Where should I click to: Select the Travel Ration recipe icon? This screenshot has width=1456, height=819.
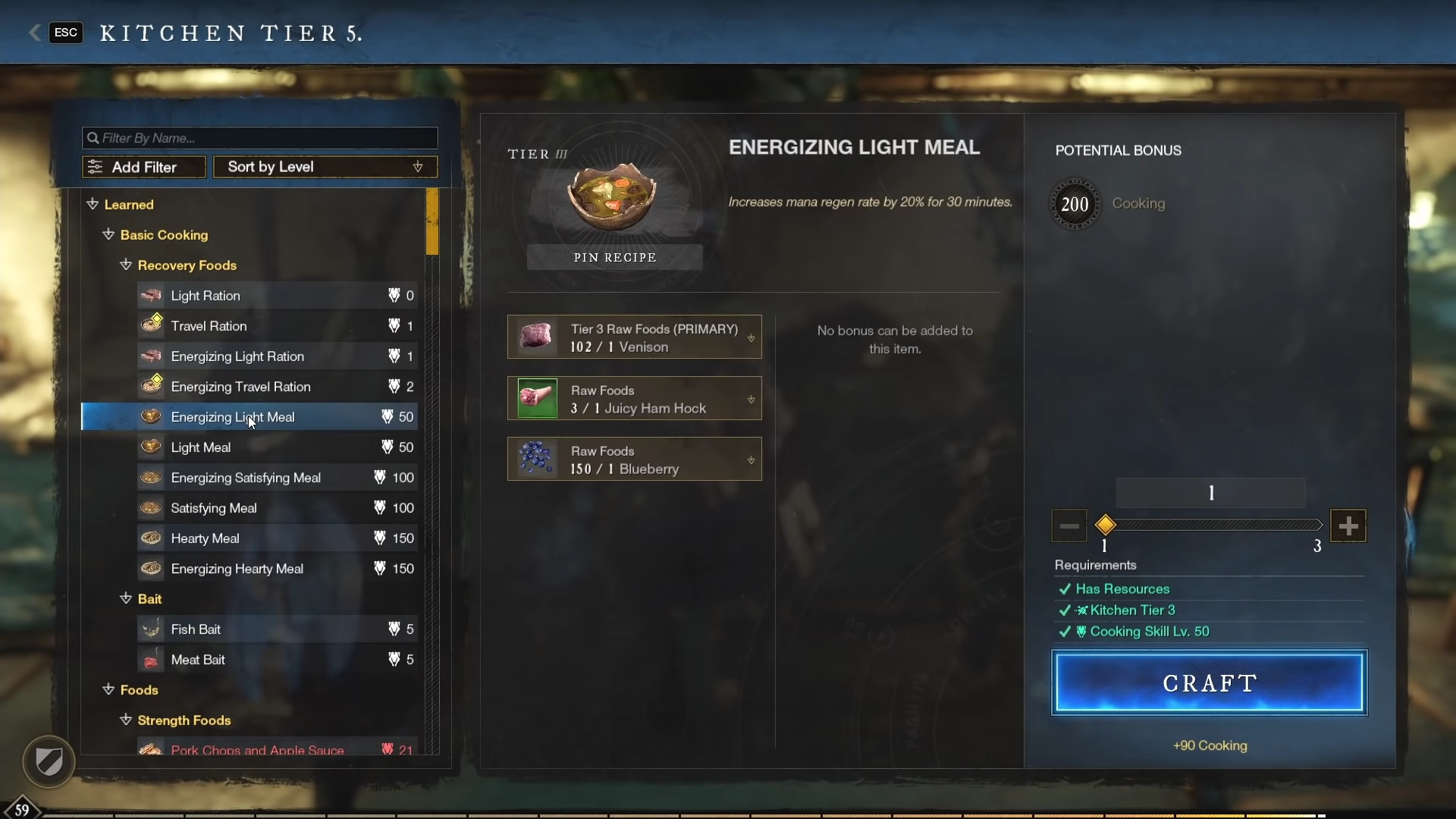pos(151,325)
